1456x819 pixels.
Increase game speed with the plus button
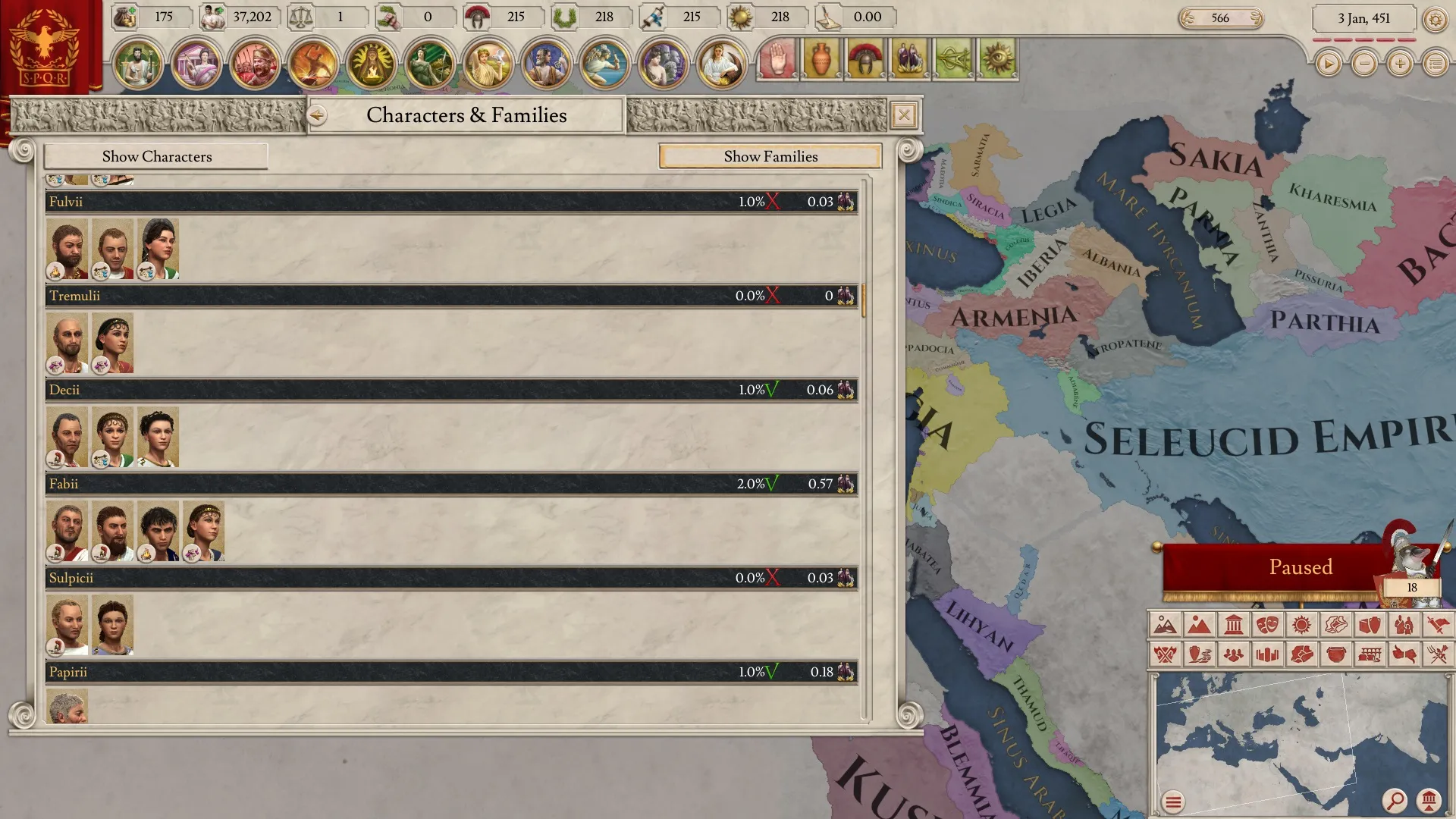tap(1400, 64)
